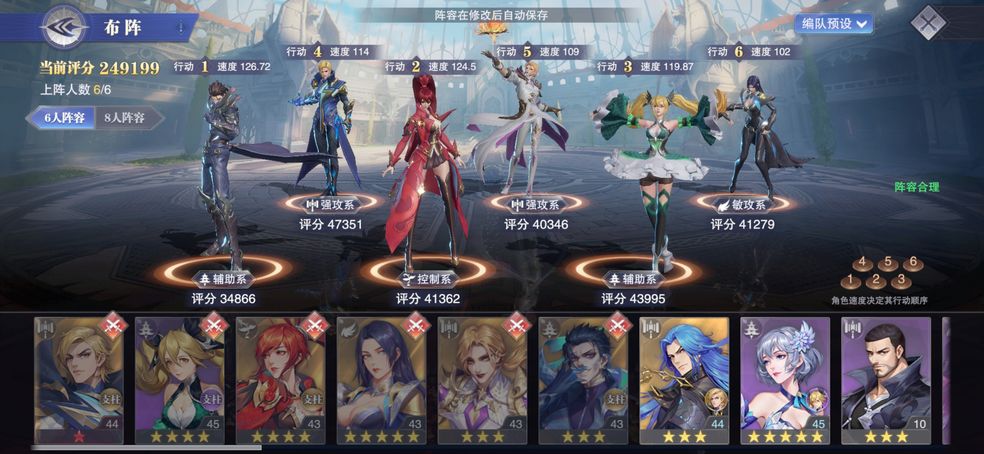Switch to the 6人阵容 tab
The width and height of the screenshot is (984, 454).
pyautogui.click(x=63, y=117)
